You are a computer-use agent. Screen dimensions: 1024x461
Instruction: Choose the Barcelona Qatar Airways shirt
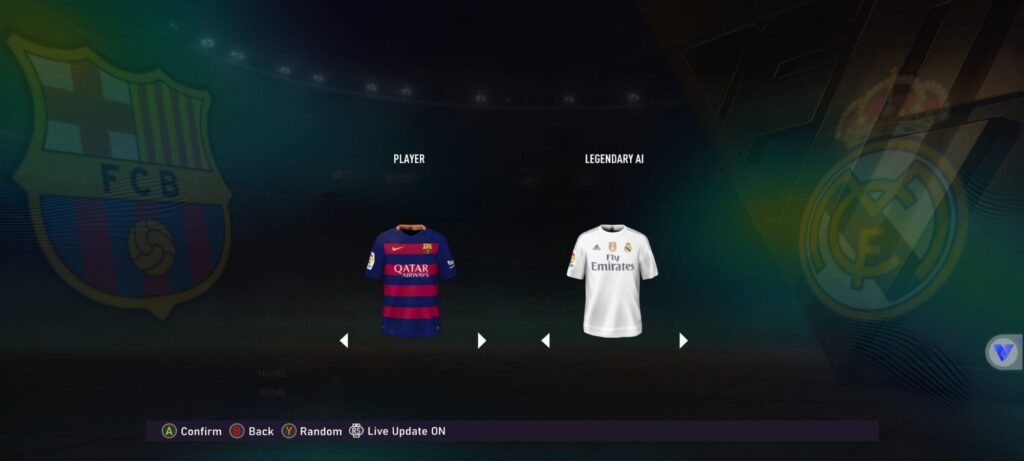pyautogui.click(x=410, y=280)
